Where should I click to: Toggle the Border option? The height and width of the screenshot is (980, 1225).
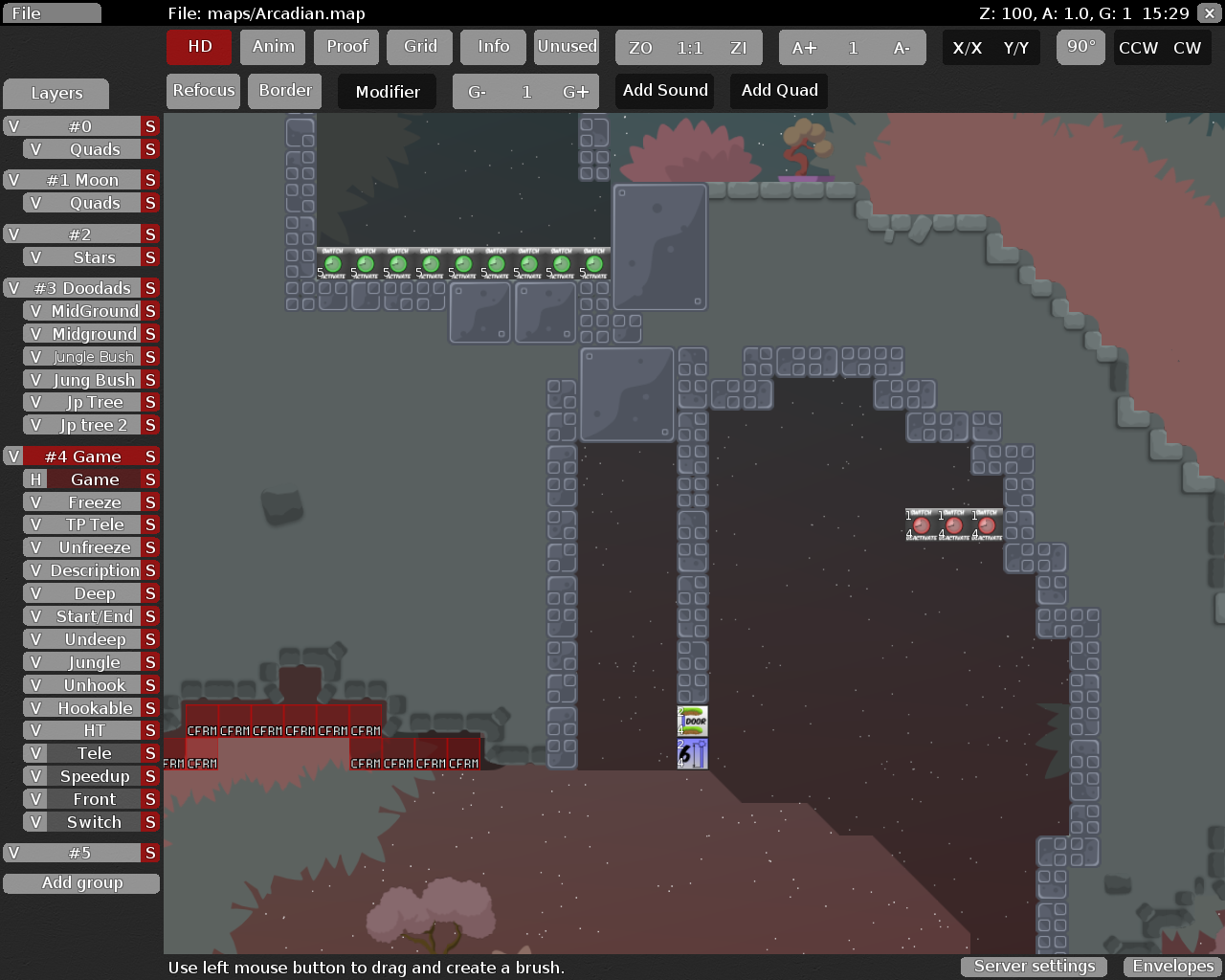tap(285, 91)
